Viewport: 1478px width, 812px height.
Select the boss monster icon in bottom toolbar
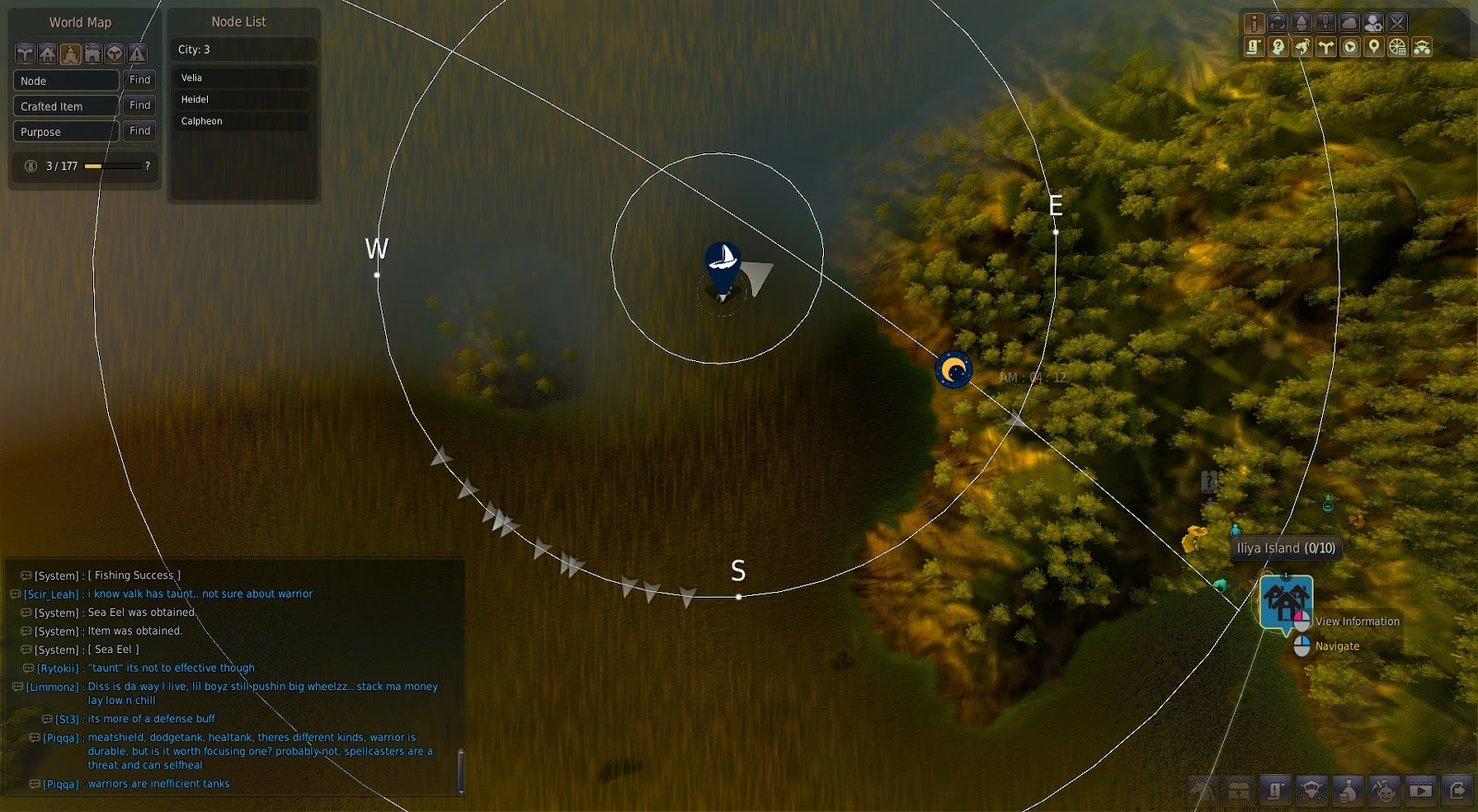(x=1383, y=792)
